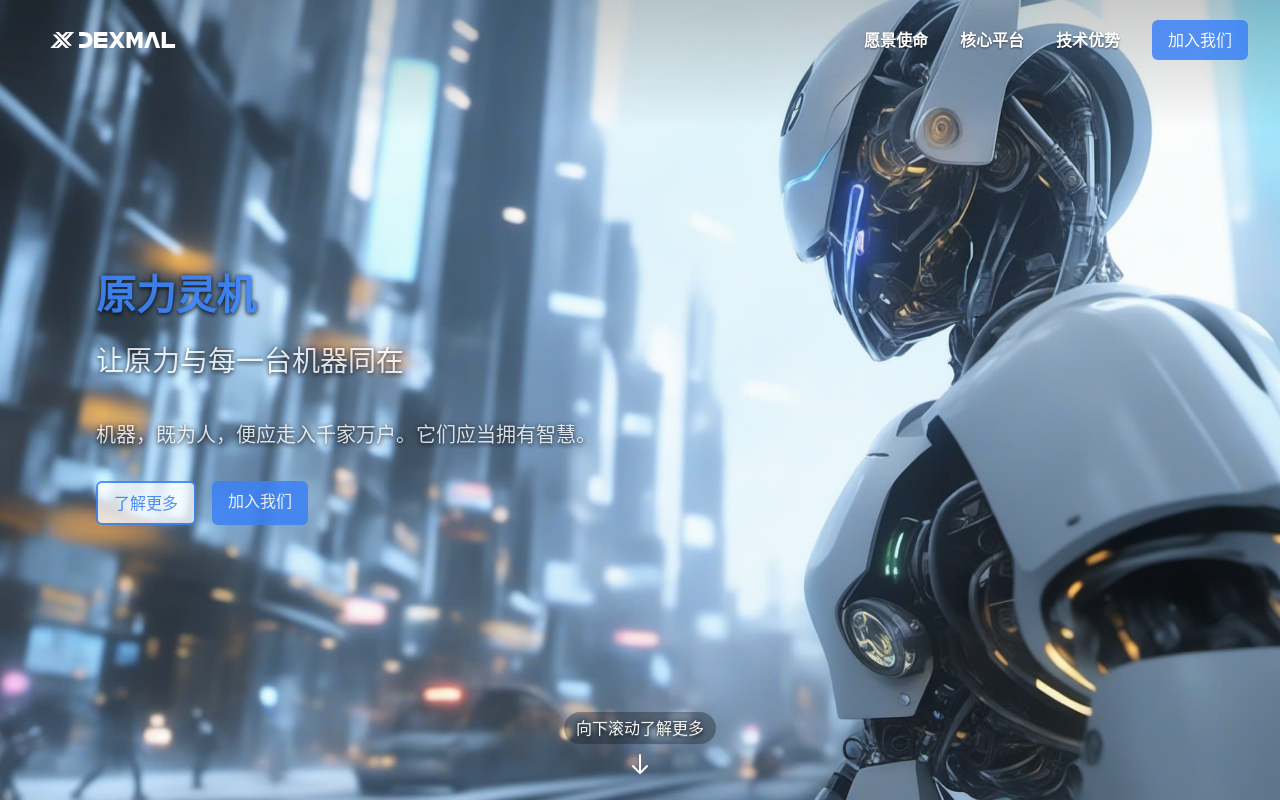Click 加入我们 beside the 了解更多 button
This screenshot has height=800, width=1280.
pyautogui.click(x=260, y=502)
